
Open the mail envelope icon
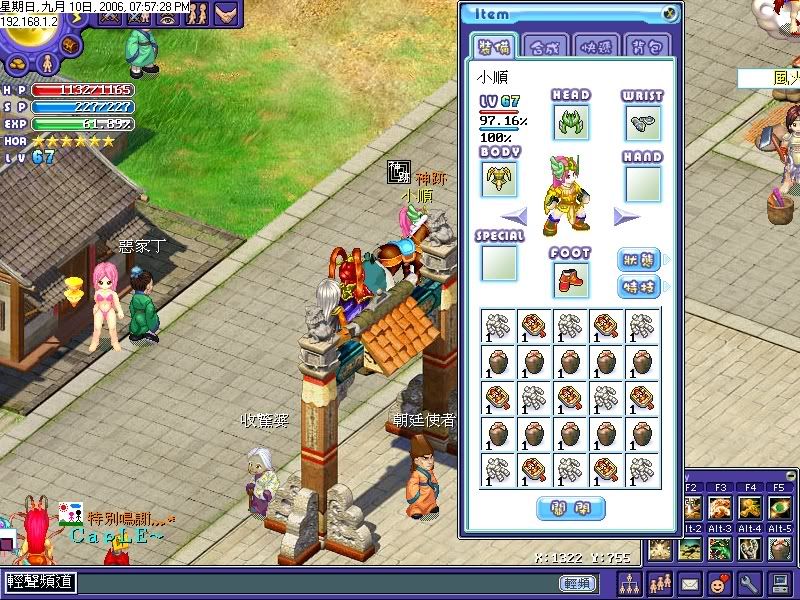[691, 582]
